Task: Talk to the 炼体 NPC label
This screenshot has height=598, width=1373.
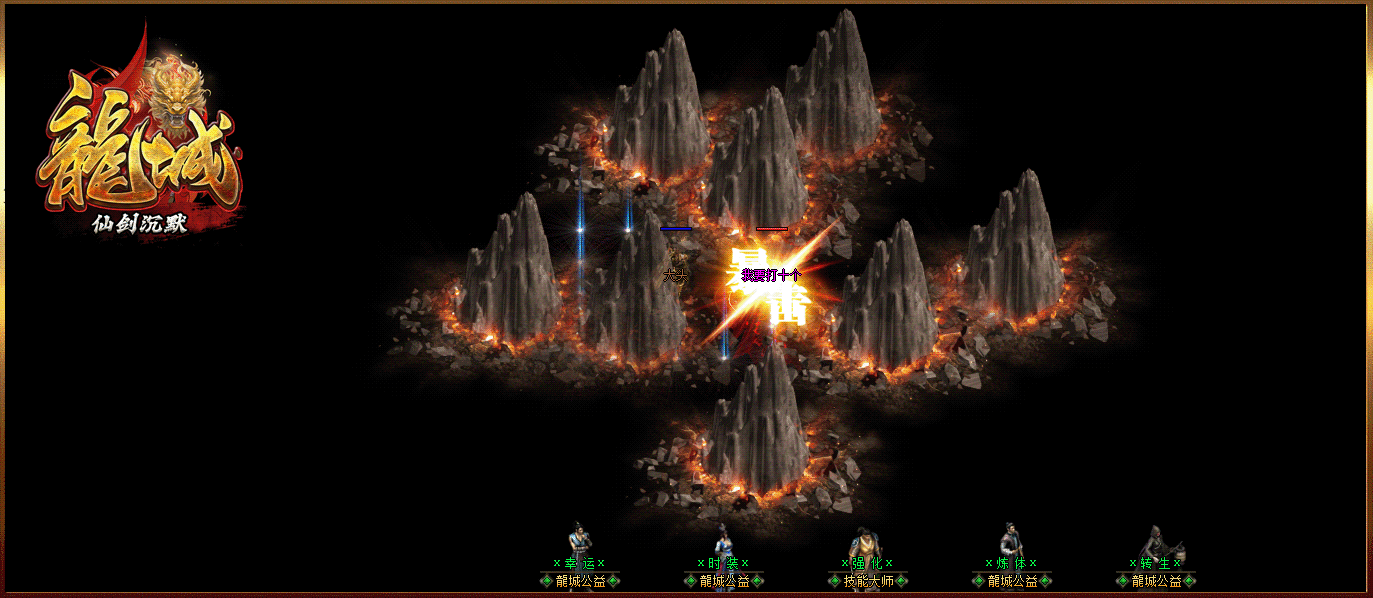Action: [1011, 564]
